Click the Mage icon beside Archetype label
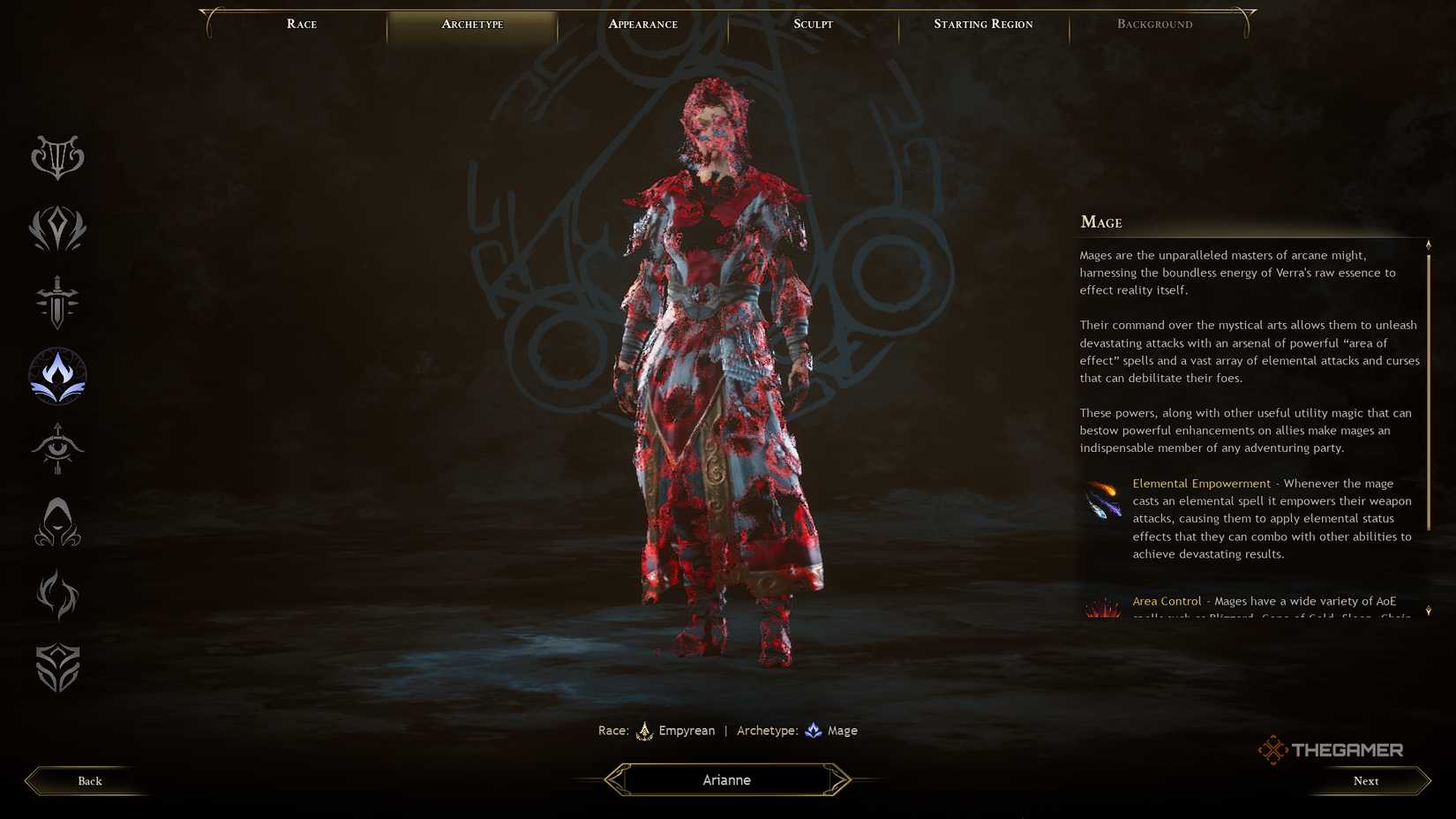Image resolution: width=1456 pixels, height=819 pixels. pos(813,731)
